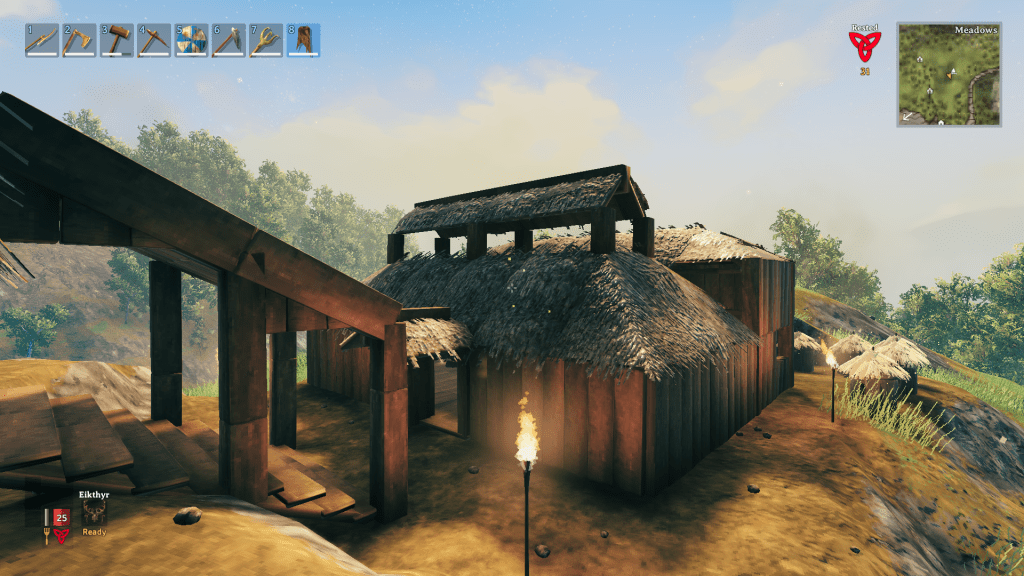
Task: Equip the axe in hotbar slot 2
Action: coord(79,40)
